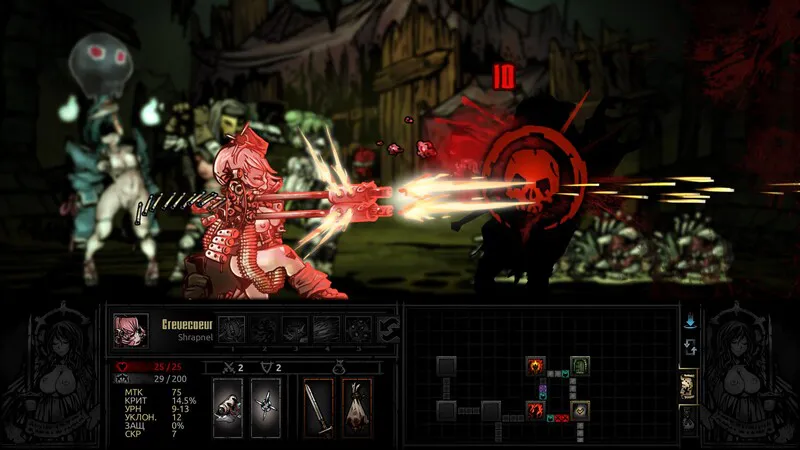Inspect the spiked armor slot
This screenshot has height=450, width=800.
265,407
